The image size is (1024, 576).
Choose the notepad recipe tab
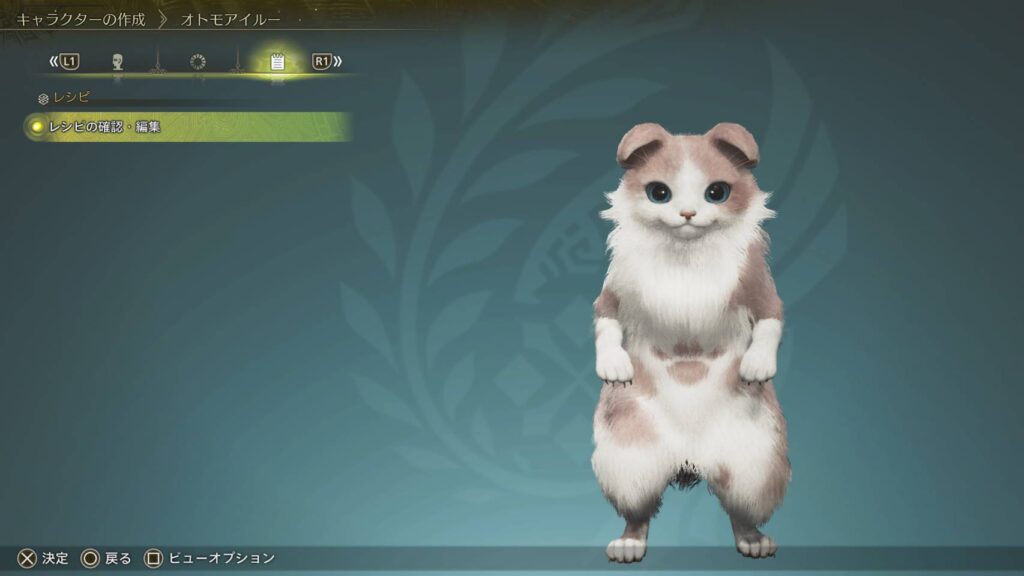tap(277, 62)
